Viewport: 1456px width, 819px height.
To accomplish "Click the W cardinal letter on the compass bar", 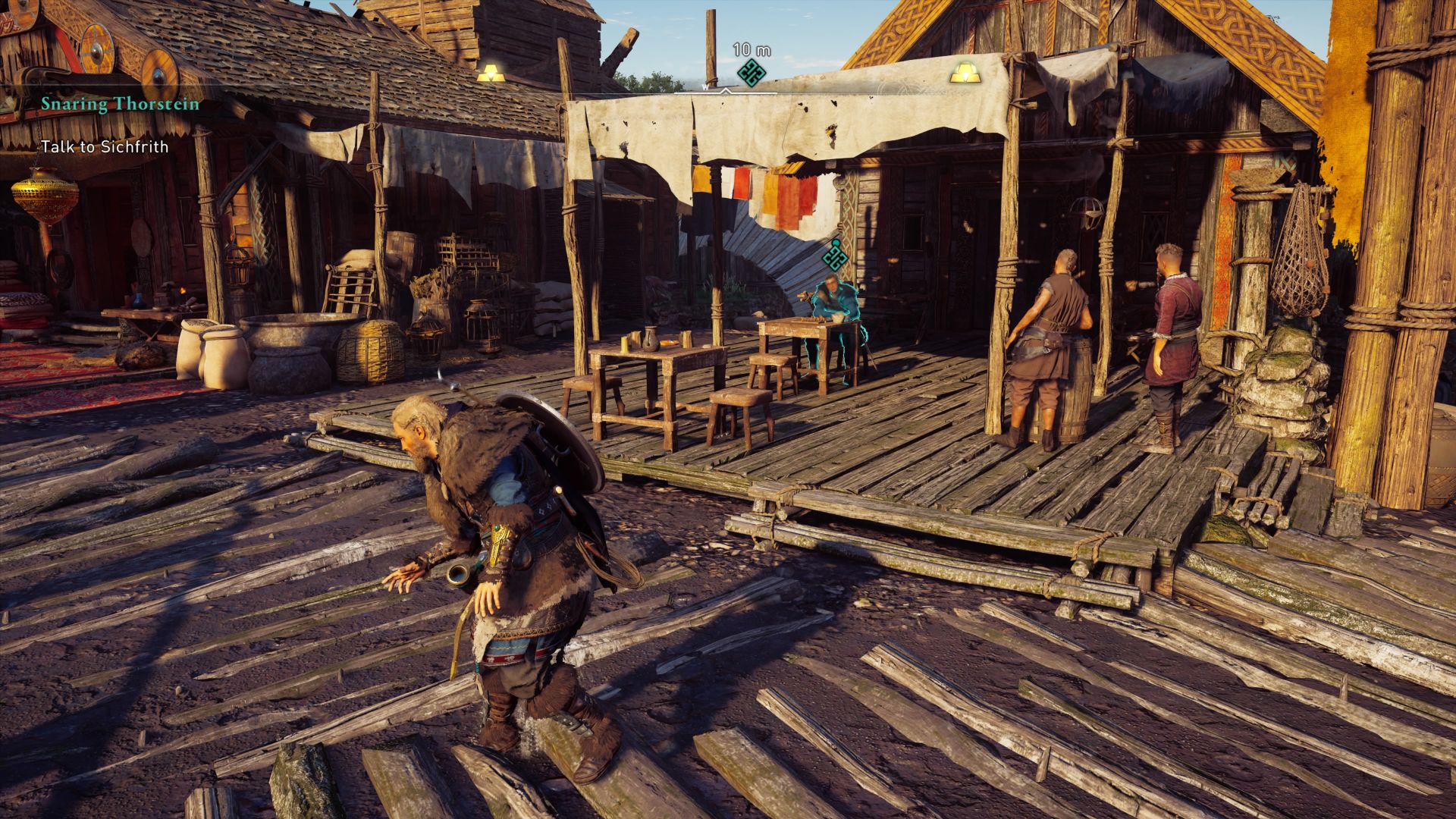I will [x=706, y=87].
